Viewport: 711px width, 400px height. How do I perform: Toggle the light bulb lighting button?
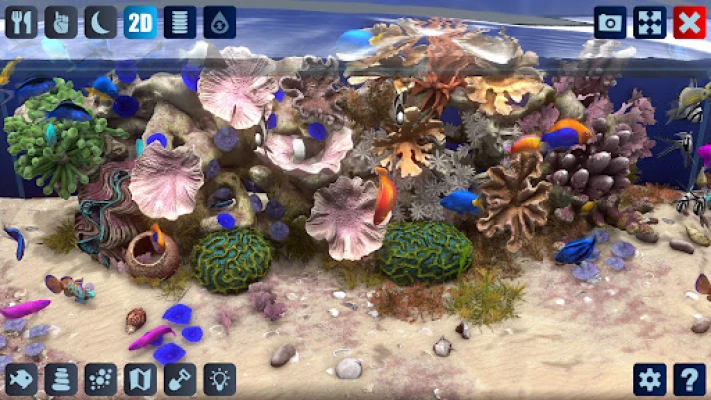click(220, 379)
